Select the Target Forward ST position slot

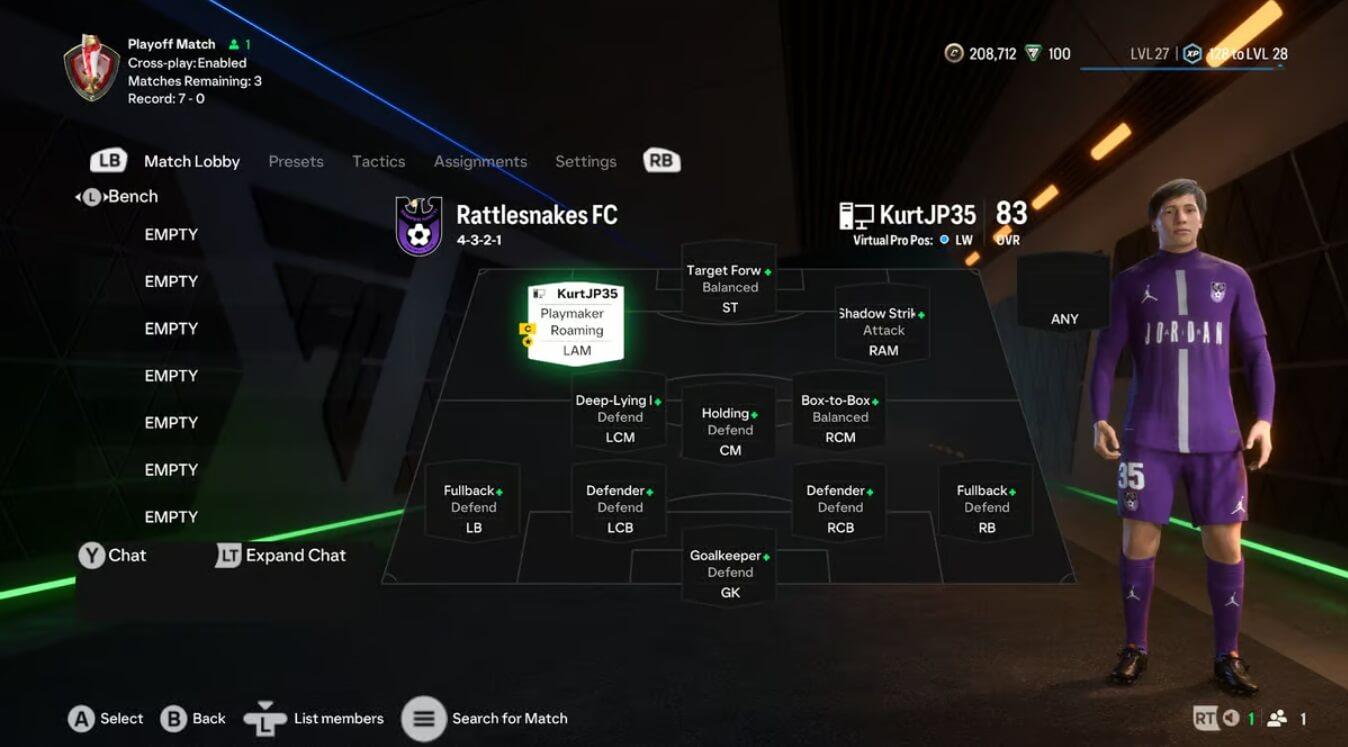pyautogui.click(x=729, y=286)
